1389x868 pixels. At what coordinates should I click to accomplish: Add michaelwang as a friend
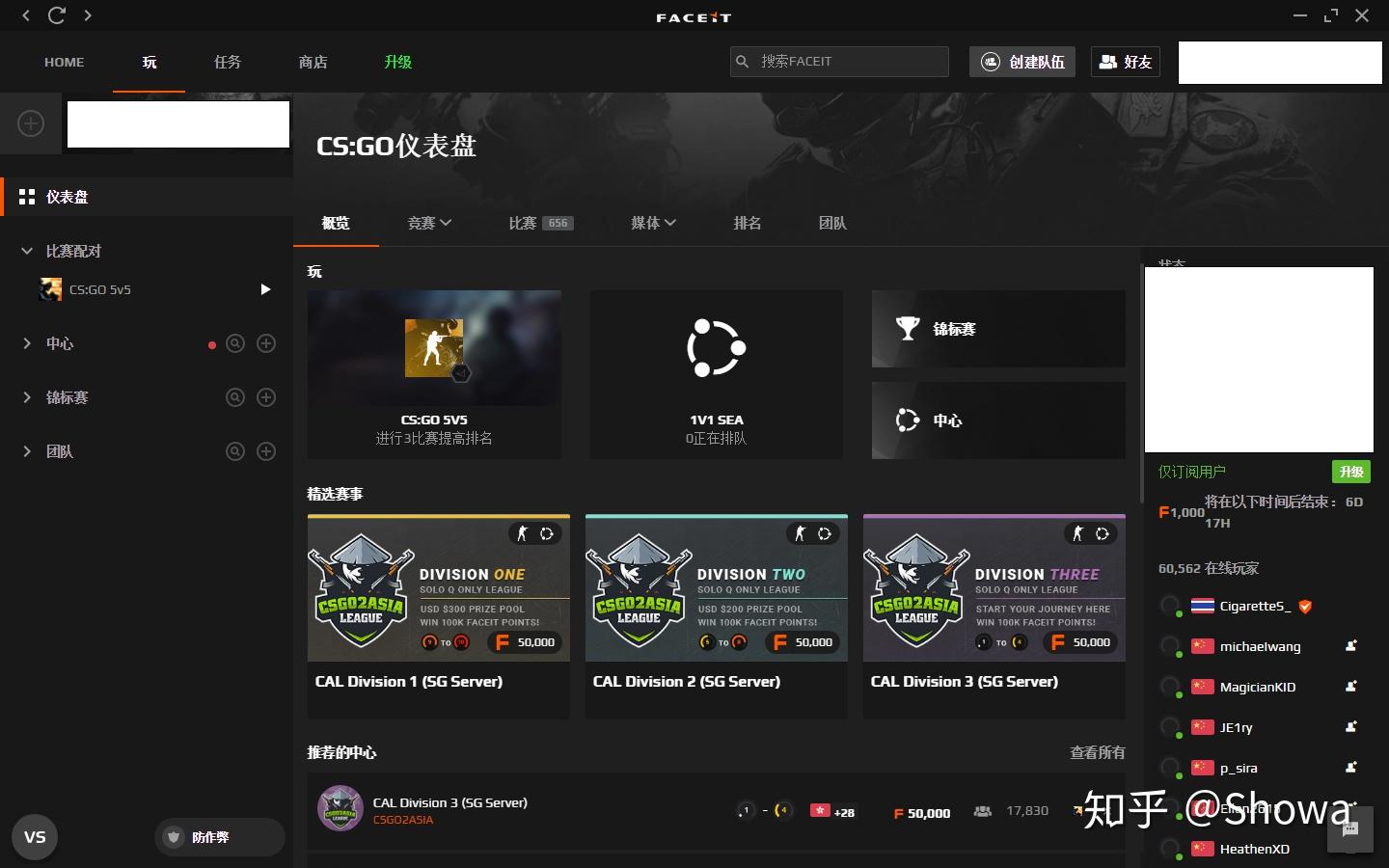(x=1348, y=646)
